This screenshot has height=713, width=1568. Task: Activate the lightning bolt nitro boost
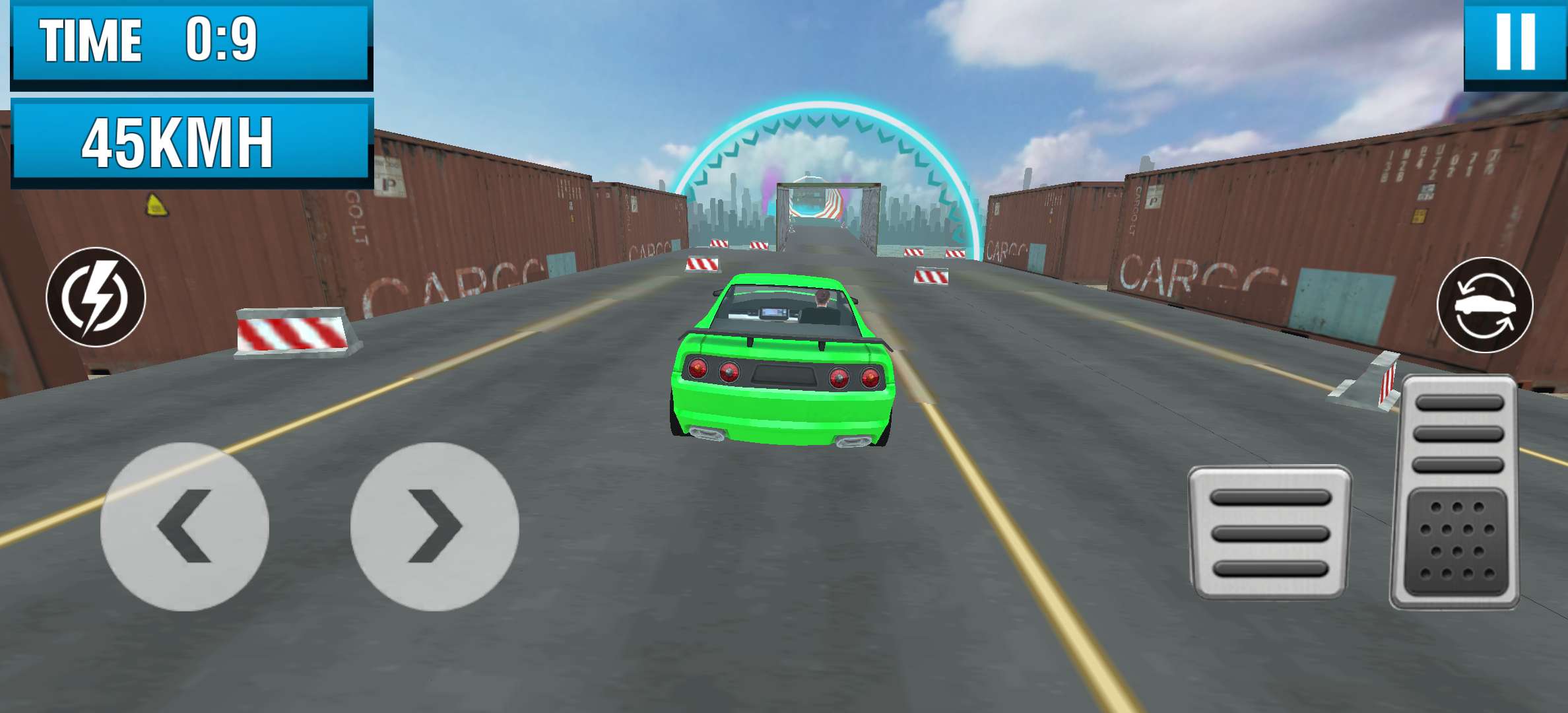(x=96, y=297)
